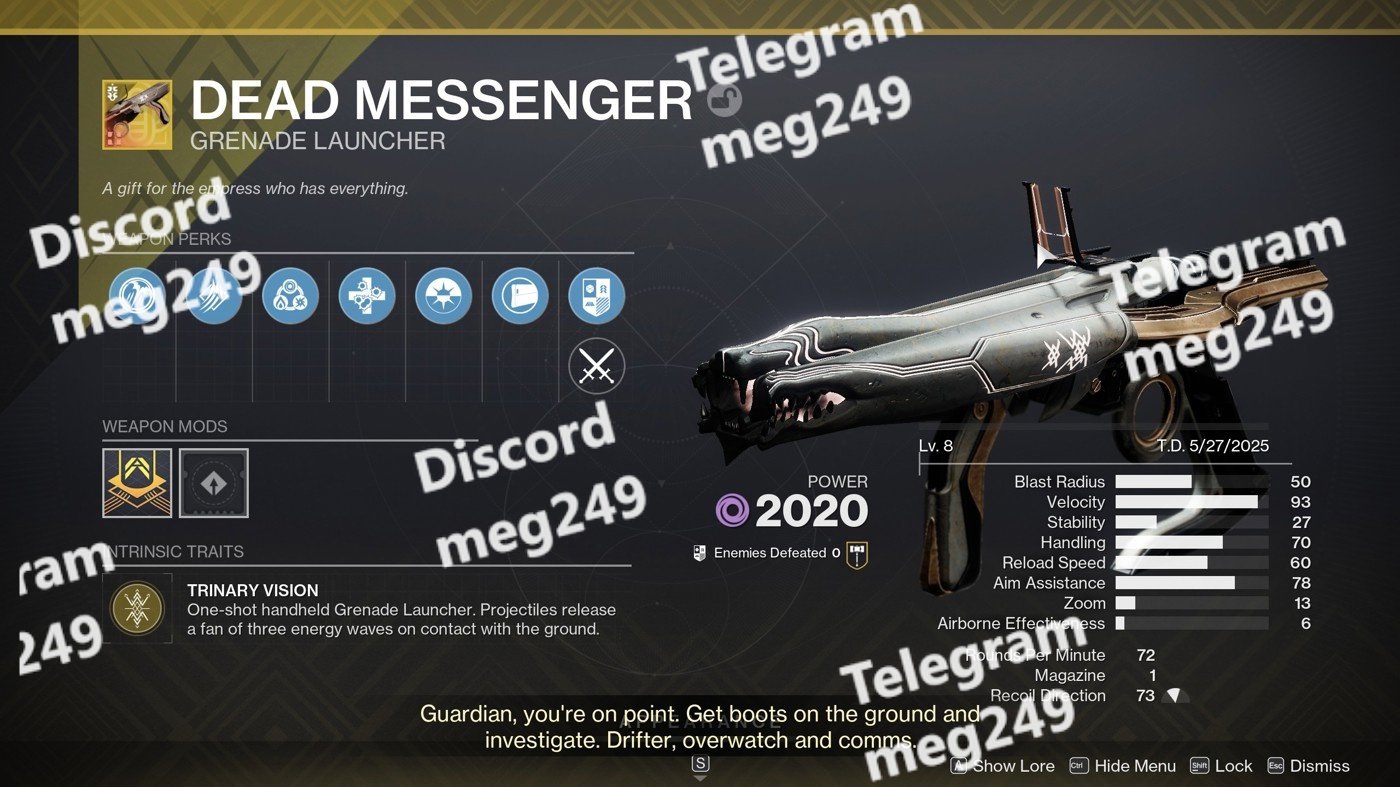
Task: Open the quartered shield emblem perk
Action: click(x=596, y=296)
